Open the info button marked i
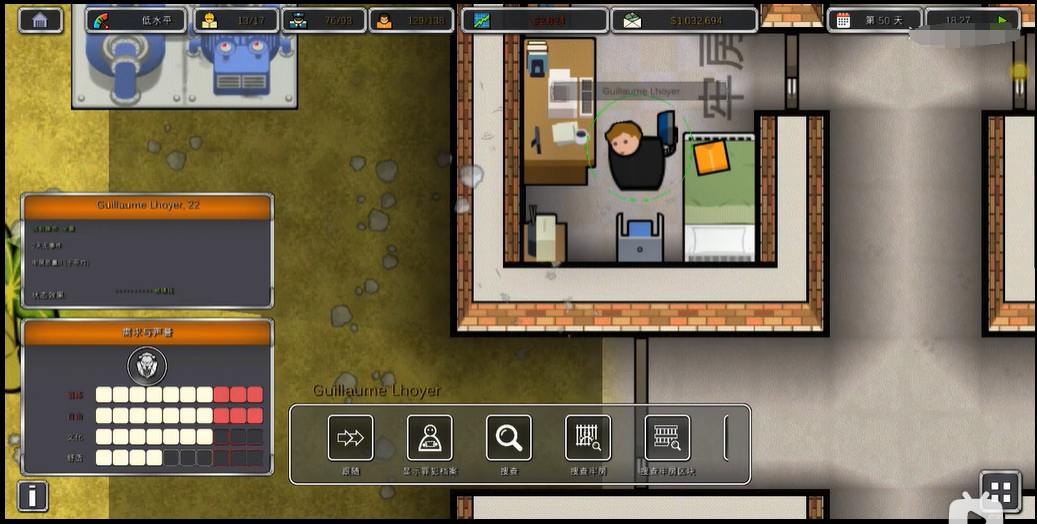 [x=33, y=495]
